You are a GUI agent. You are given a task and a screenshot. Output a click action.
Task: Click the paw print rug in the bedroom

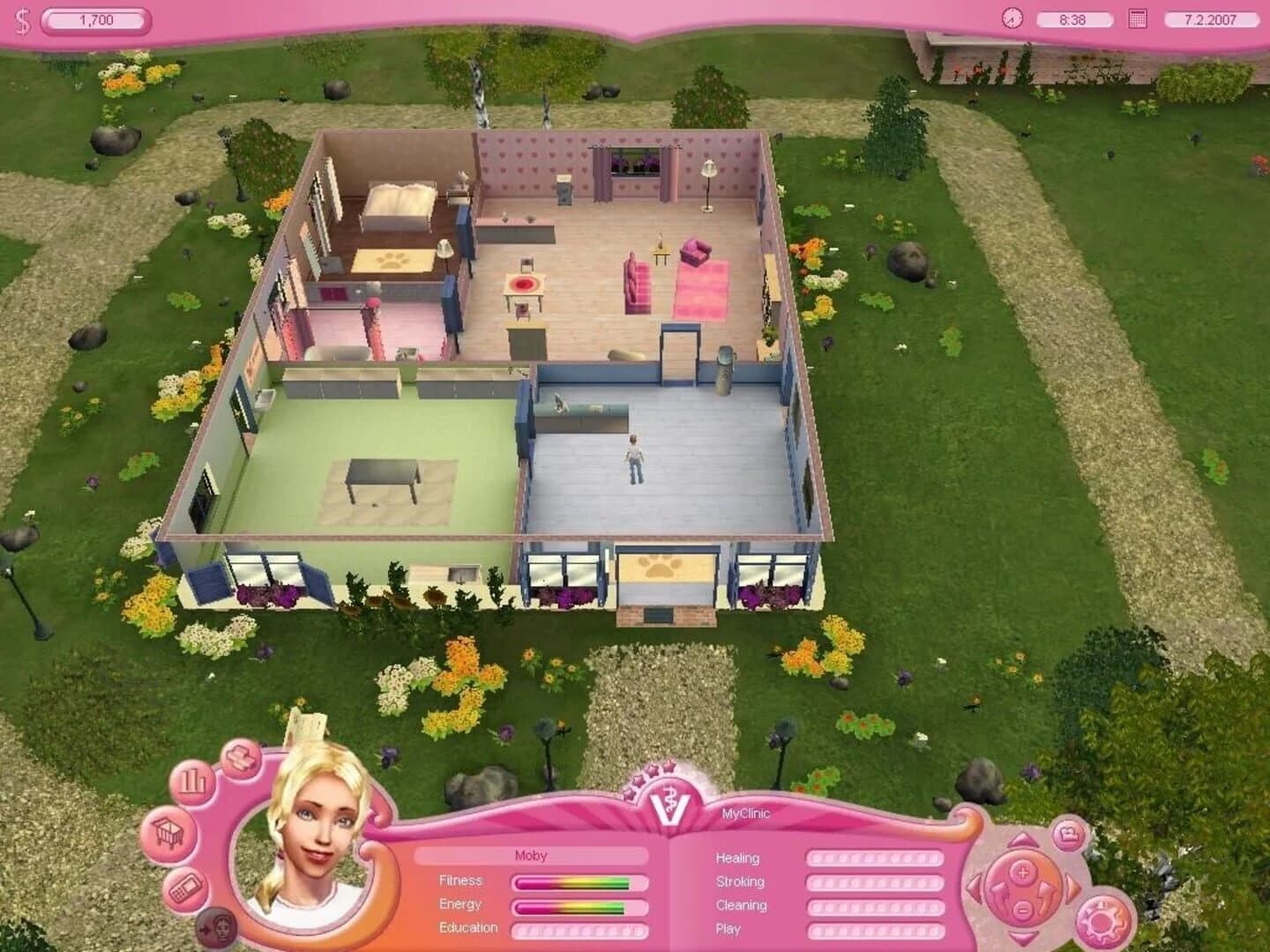(392, 258)
